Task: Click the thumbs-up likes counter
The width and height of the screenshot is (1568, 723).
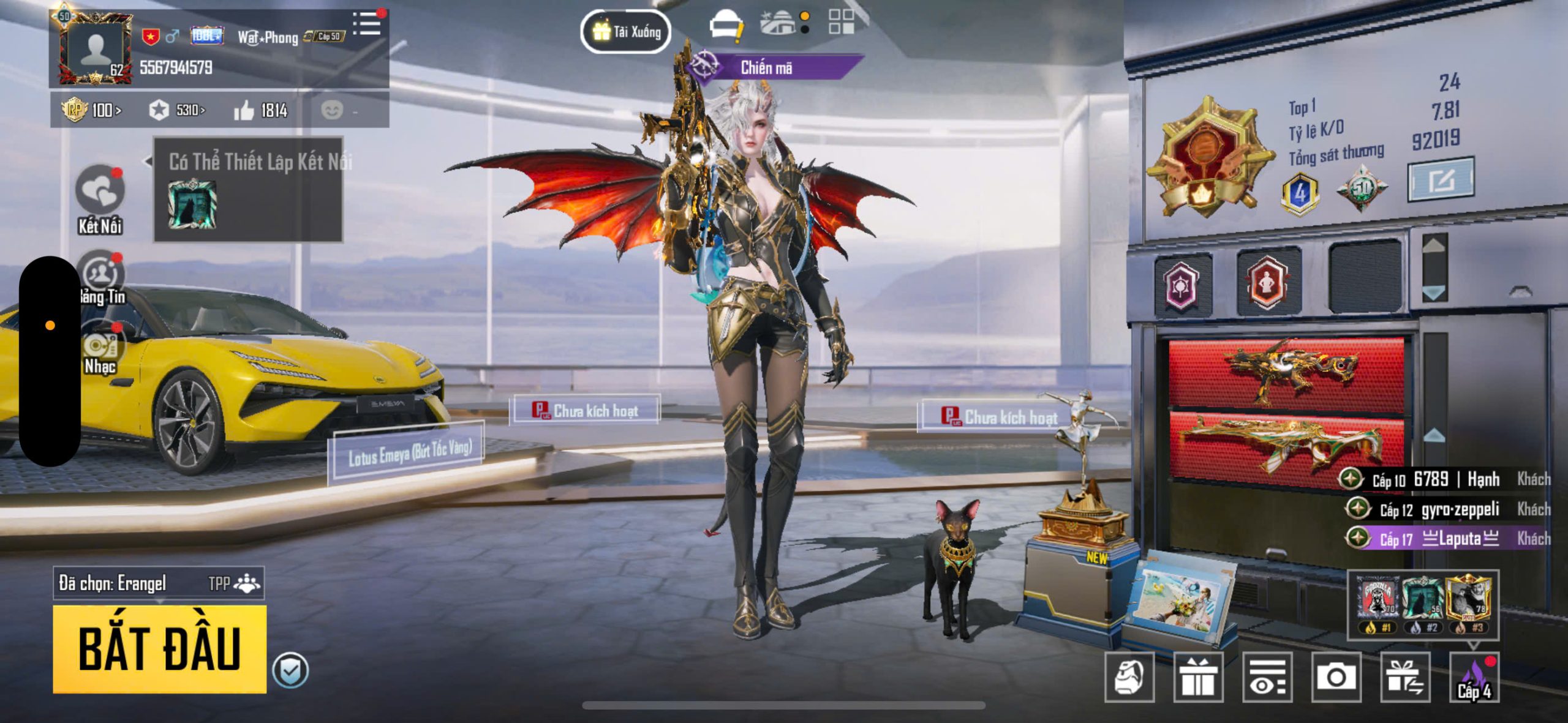Action: [x=261, y=111]
